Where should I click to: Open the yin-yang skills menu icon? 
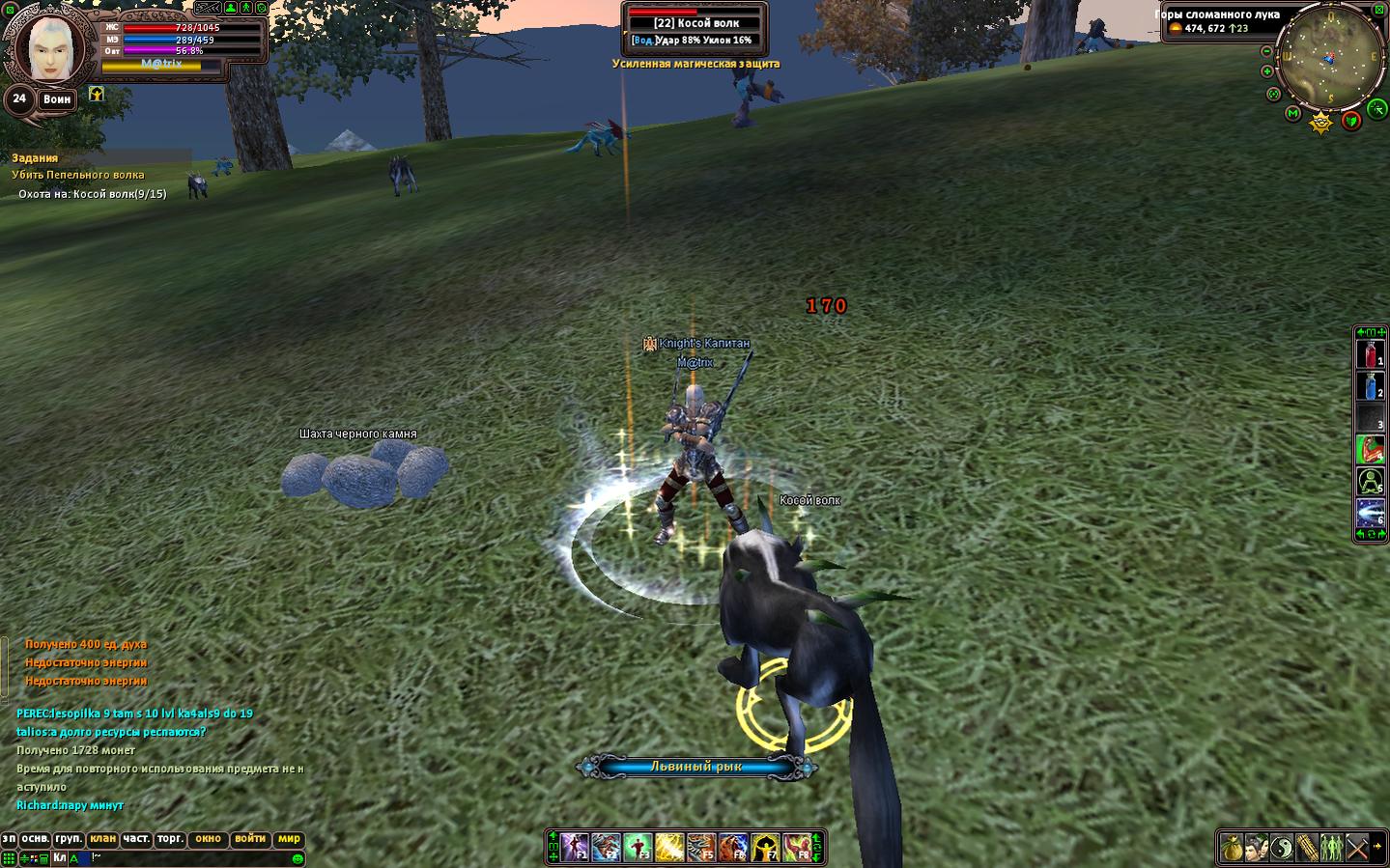(1281, 849)
